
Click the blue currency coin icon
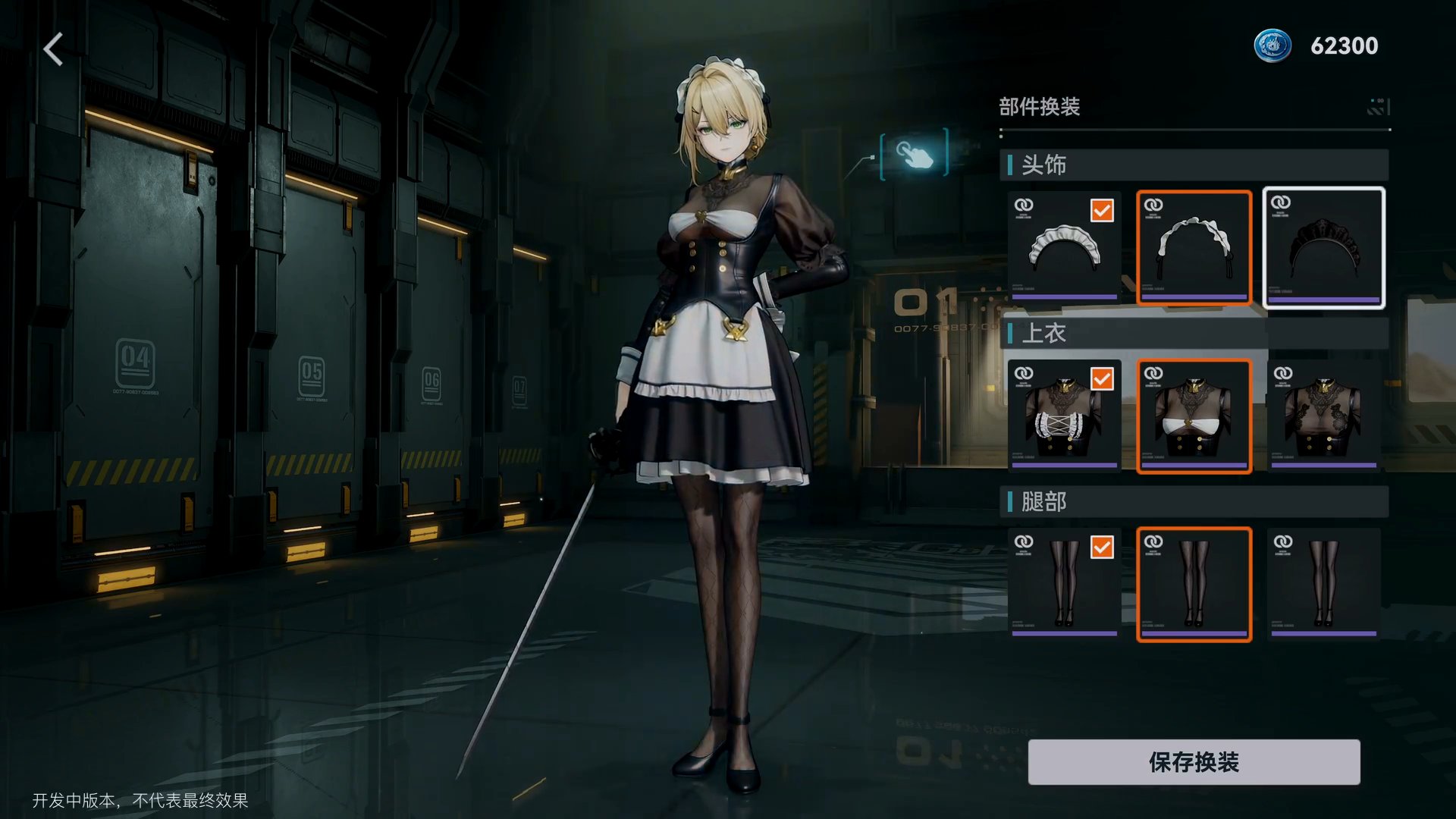point(1272,45)
